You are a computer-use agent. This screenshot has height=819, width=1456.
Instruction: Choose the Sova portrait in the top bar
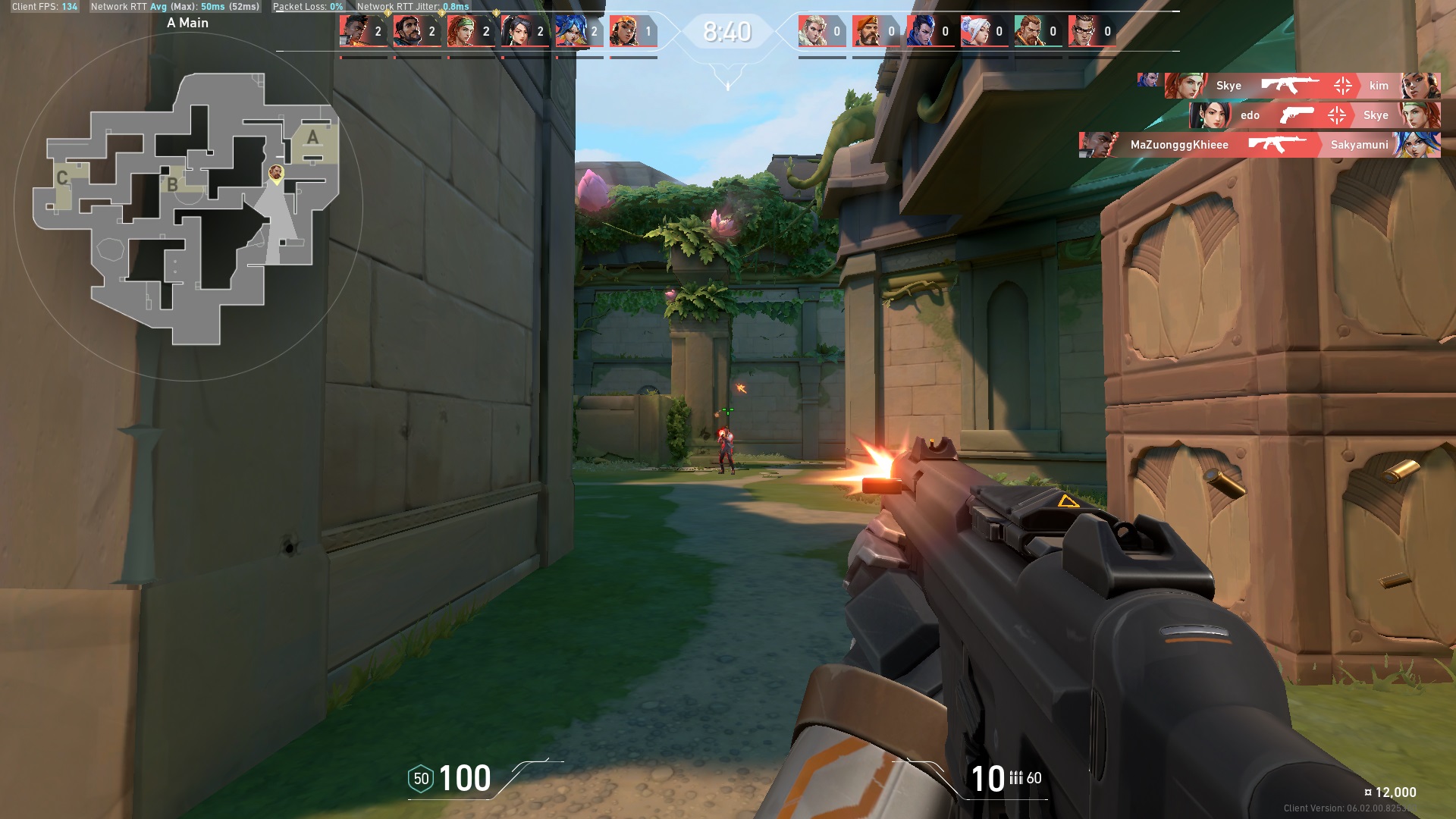[x=813, y=31]
